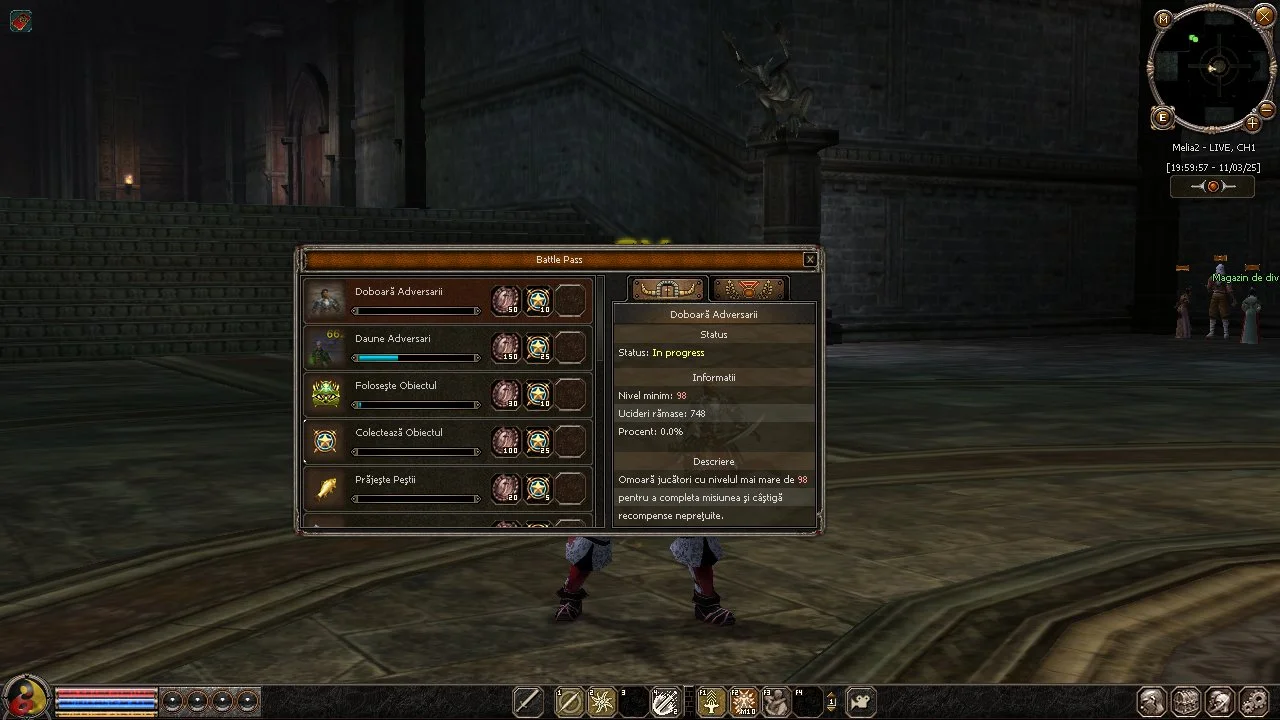This screenshot has height=720, width=1280.
Task: Click the minimap's M button
Action: [x=1163, y=19]
